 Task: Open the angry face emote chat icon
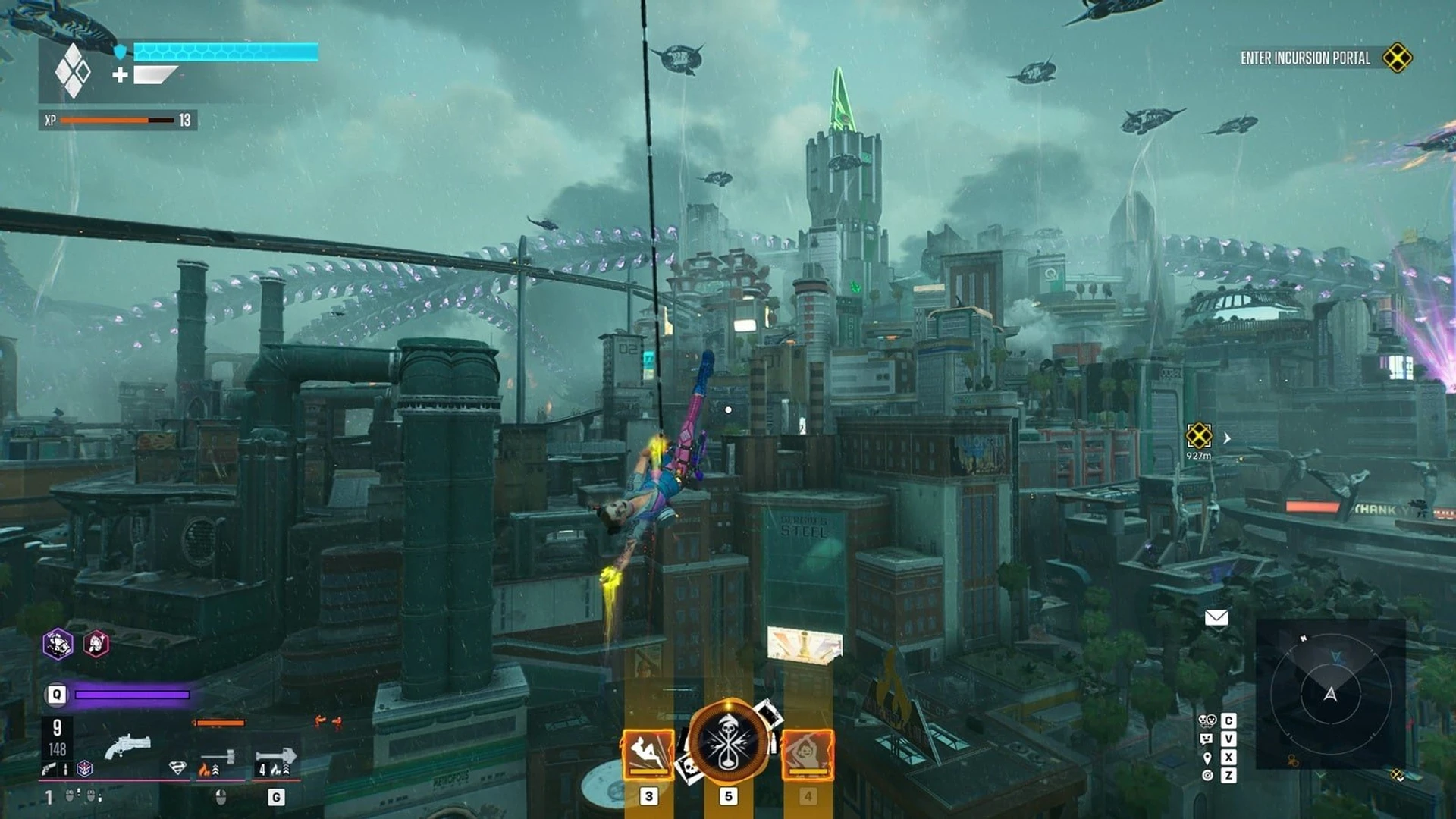tap(1207, 739)
